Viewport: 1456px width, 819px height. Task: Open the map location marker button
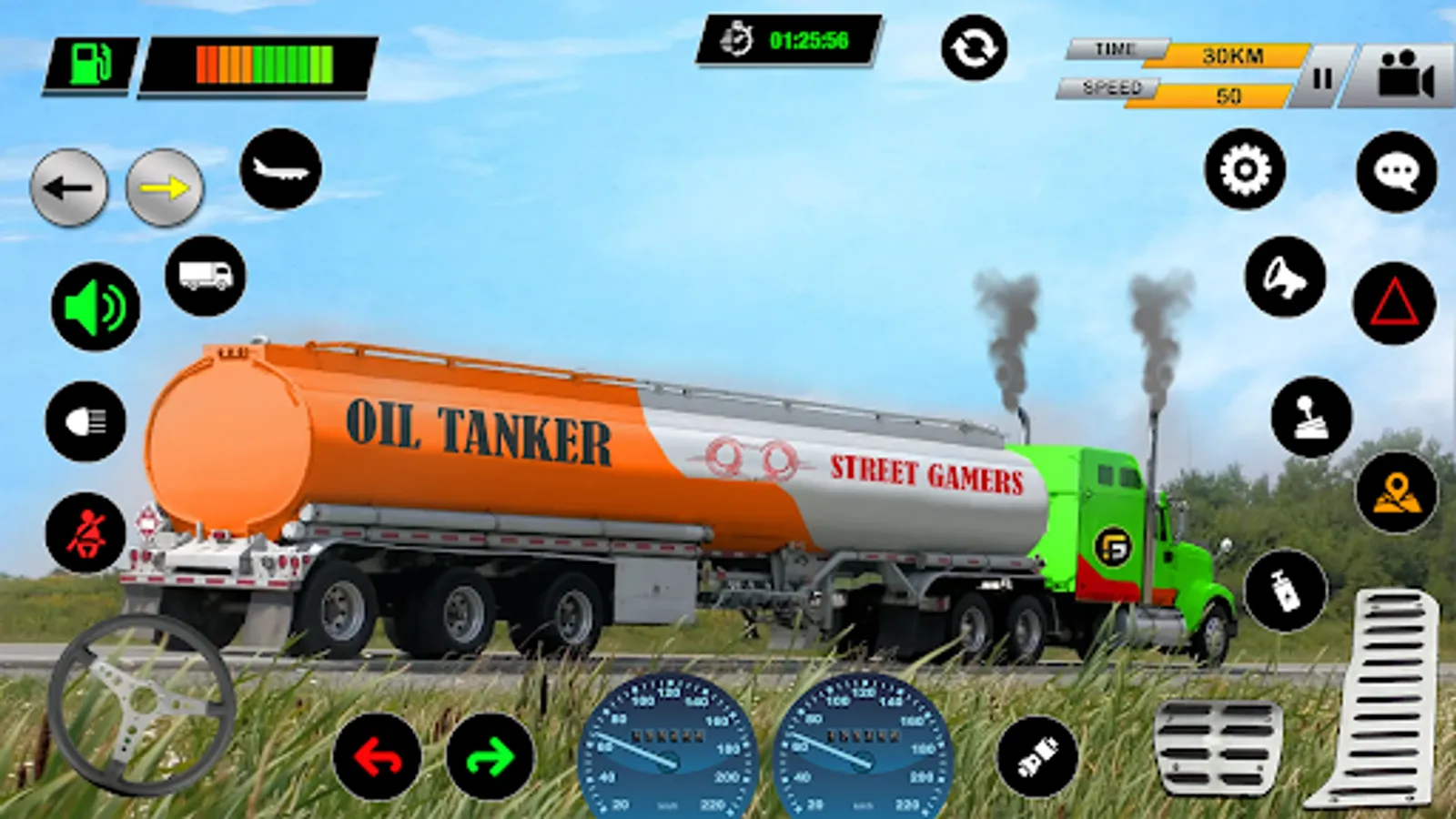tap(1397, 492)
